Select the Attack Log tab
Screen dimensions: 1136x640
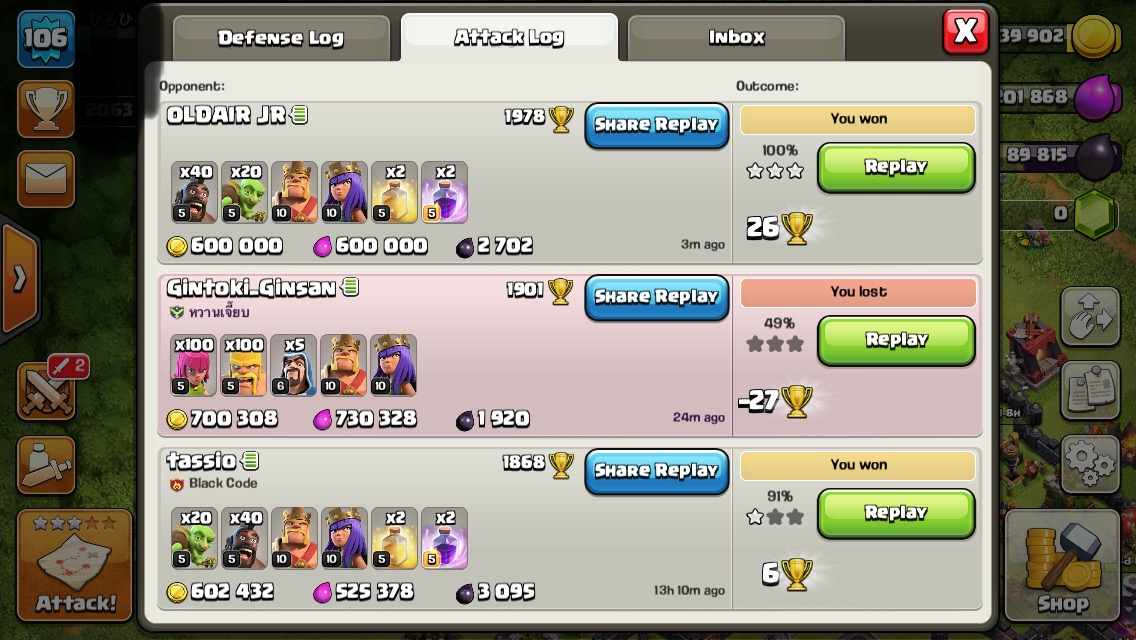coord(509,38)
